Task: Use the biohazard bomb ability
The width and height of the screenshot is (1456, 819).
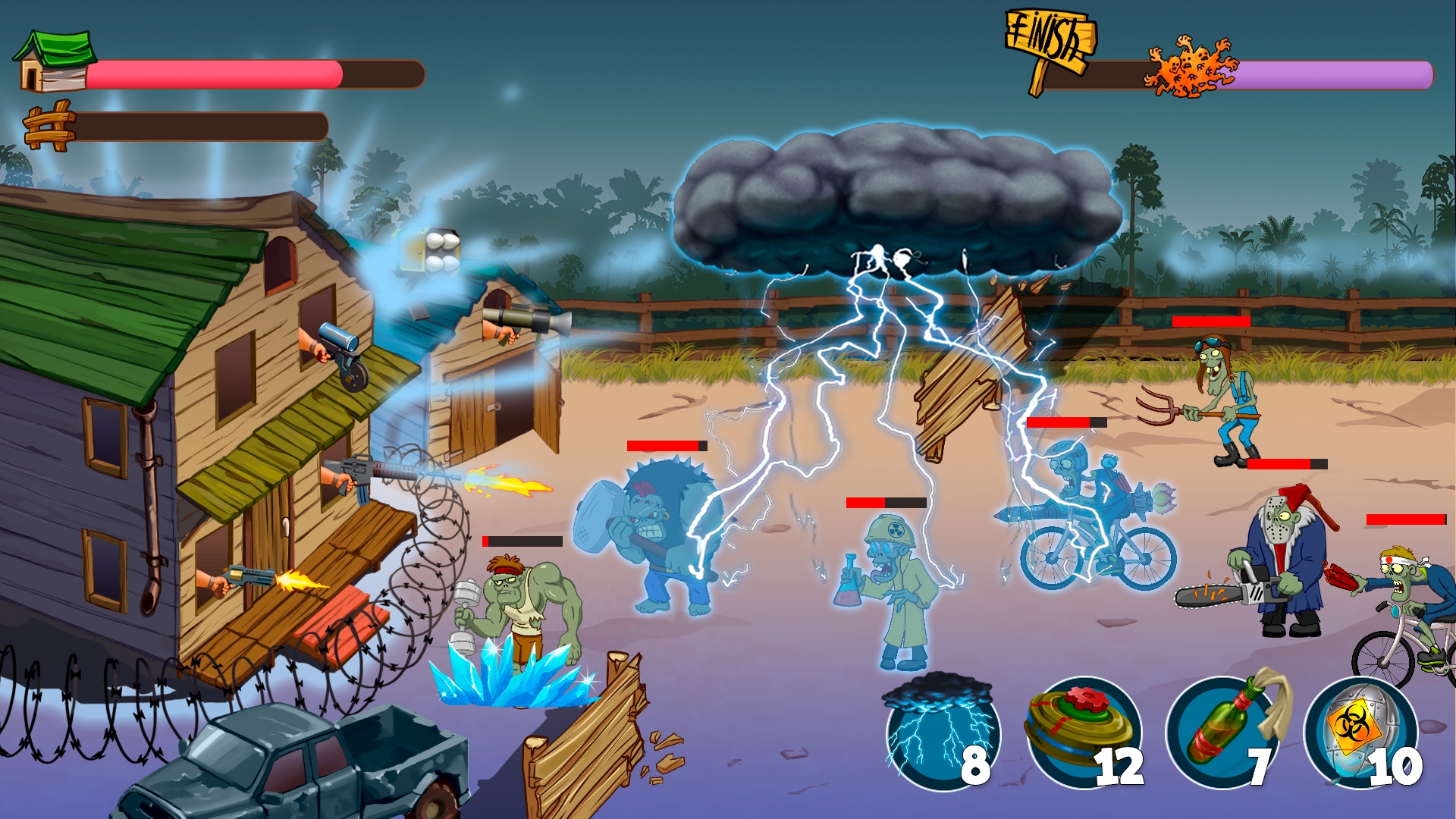Action: point(1360,733)
